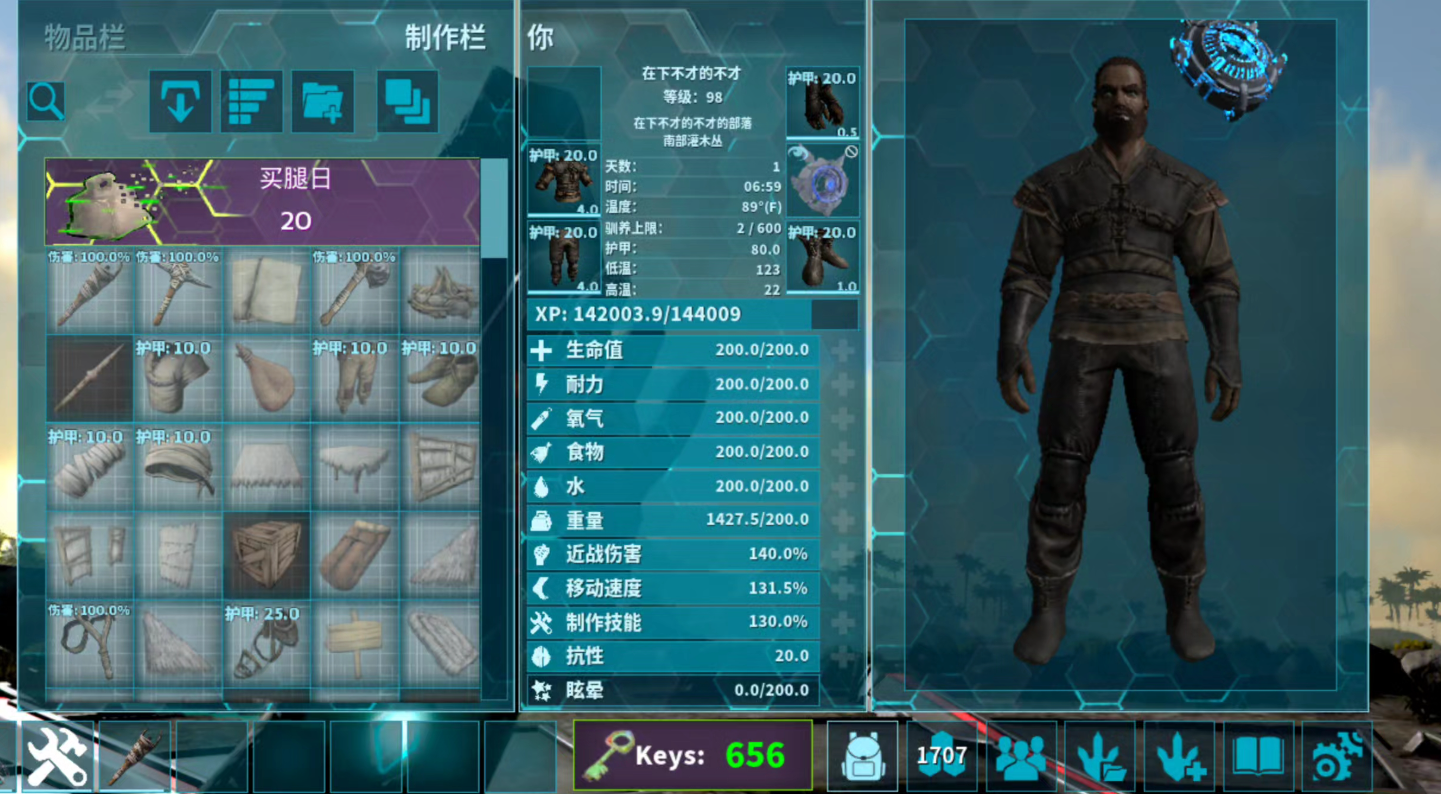Open the Keys shop counter

pos(693,755)
